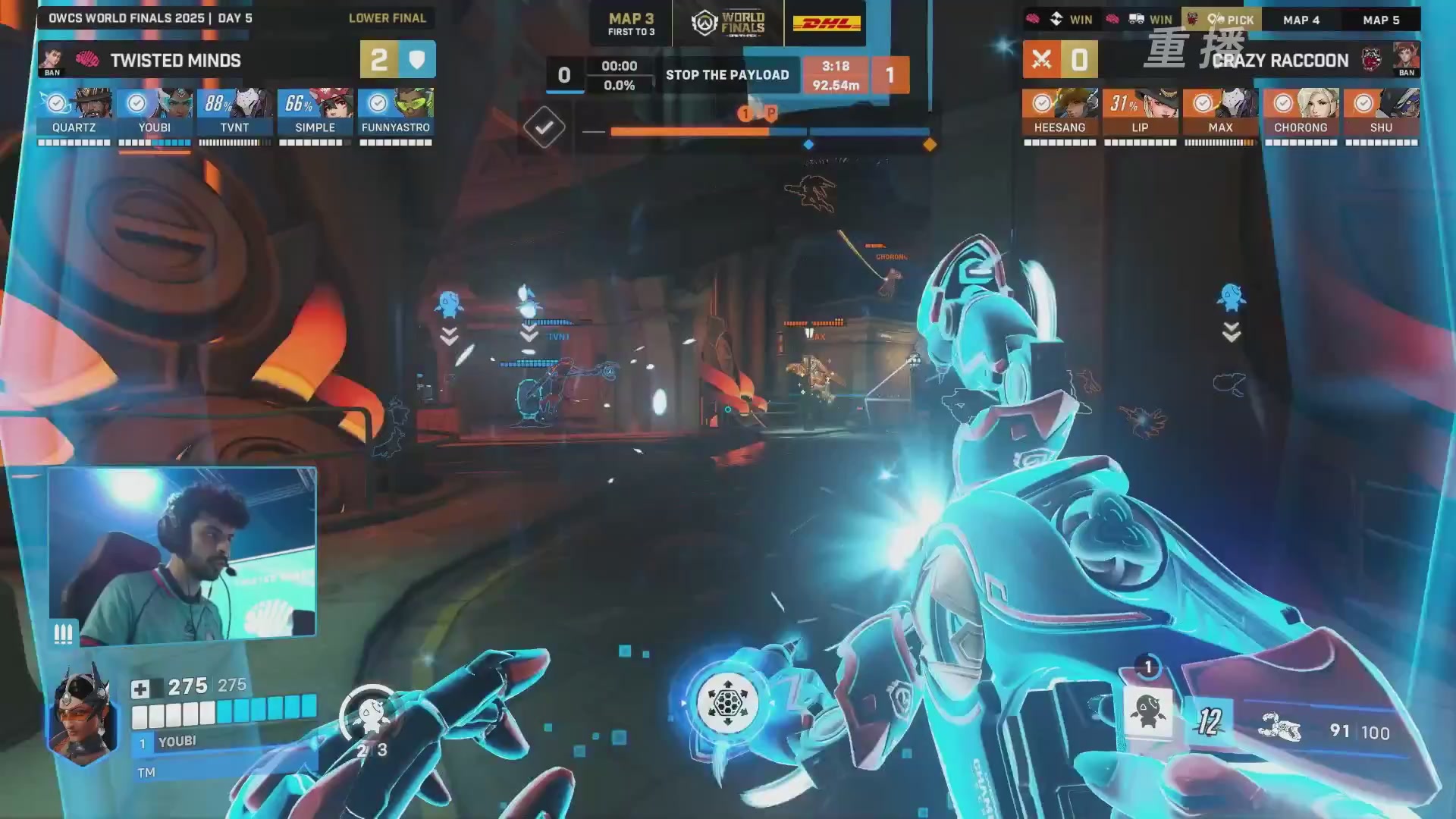Click the DHL sponsor logo
The height and width of the screenshot is (819, 1456).
pyautogui.click(x=827, y=23)
